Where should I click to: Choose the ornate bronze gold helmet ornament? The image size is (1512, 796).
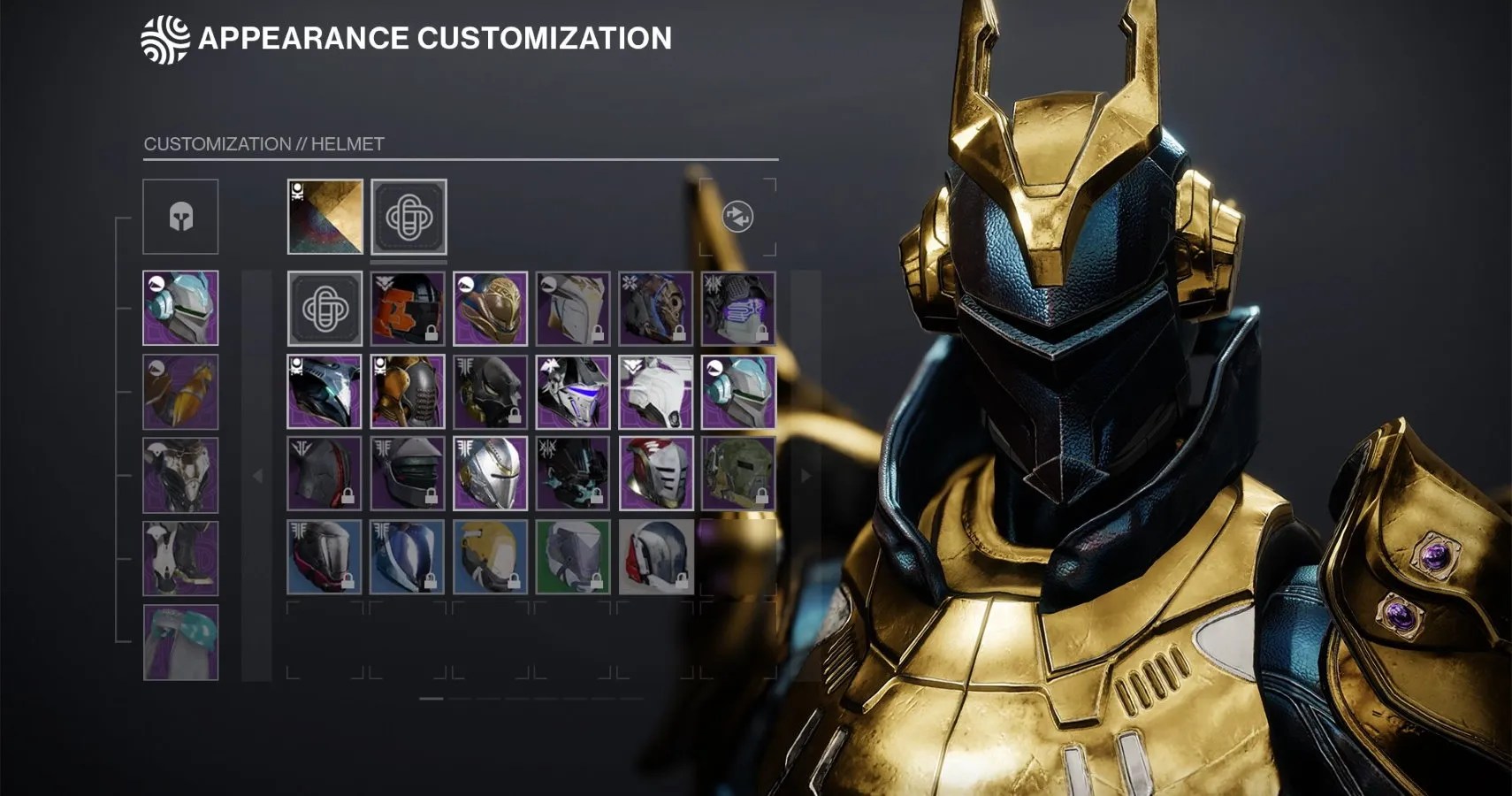pos(490,309)
